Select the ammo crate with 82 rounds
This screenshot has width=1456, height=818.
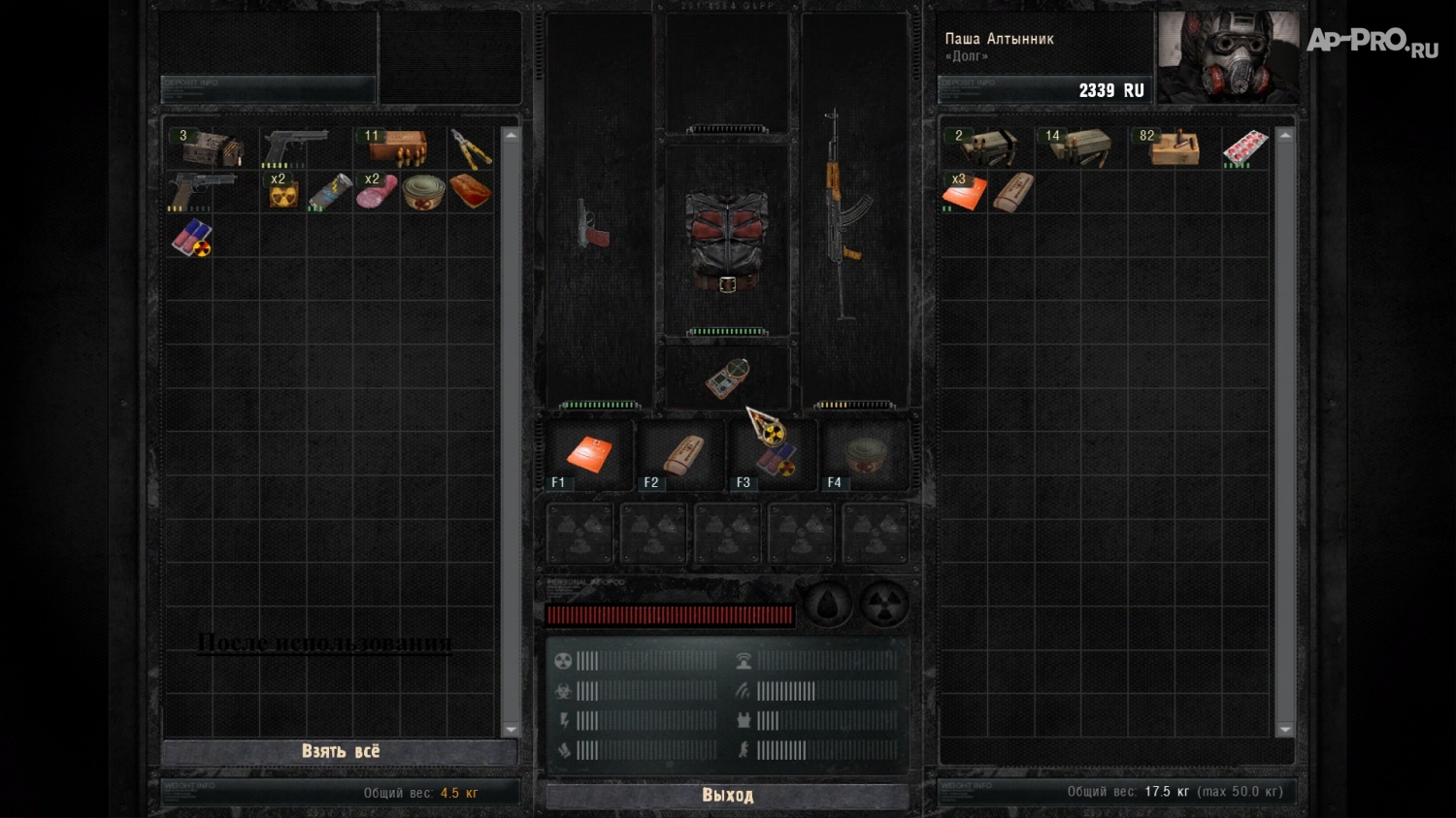click(1175, 148)
